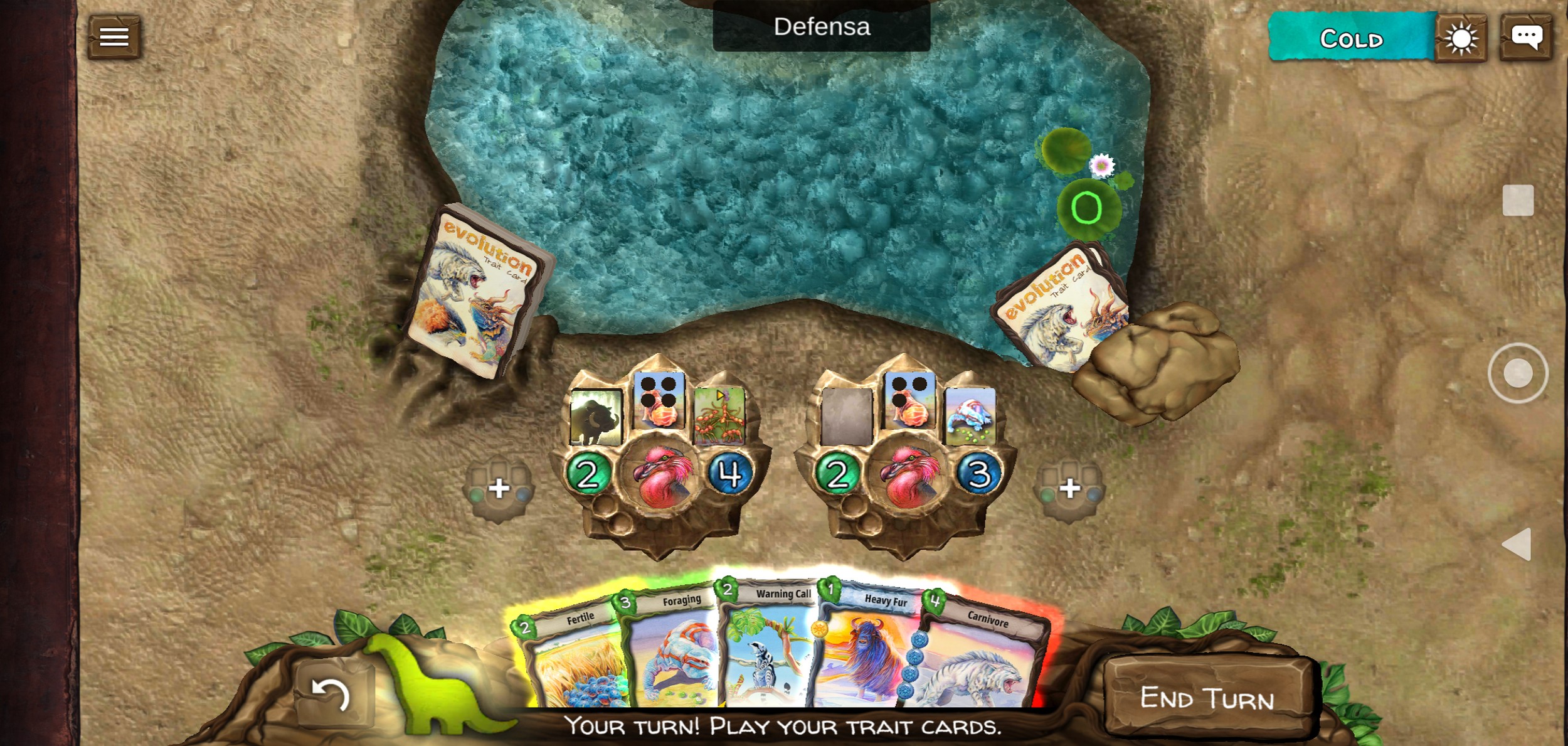The image size is (1568, 746).
Task: Undo the last action
Action: pos(331,695)
